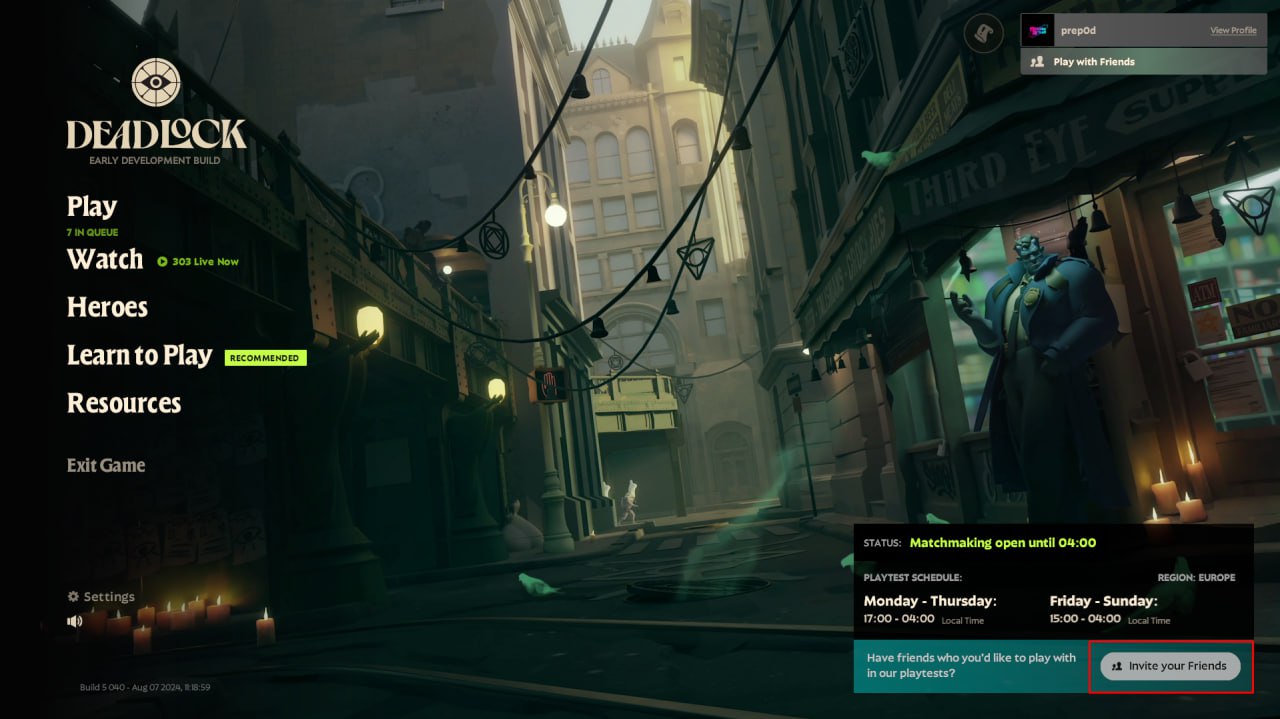The height and width of the screenshot is (719, 1280).
Task: Click the Invite your Friends button
Action: click(x=1170, y=666)
